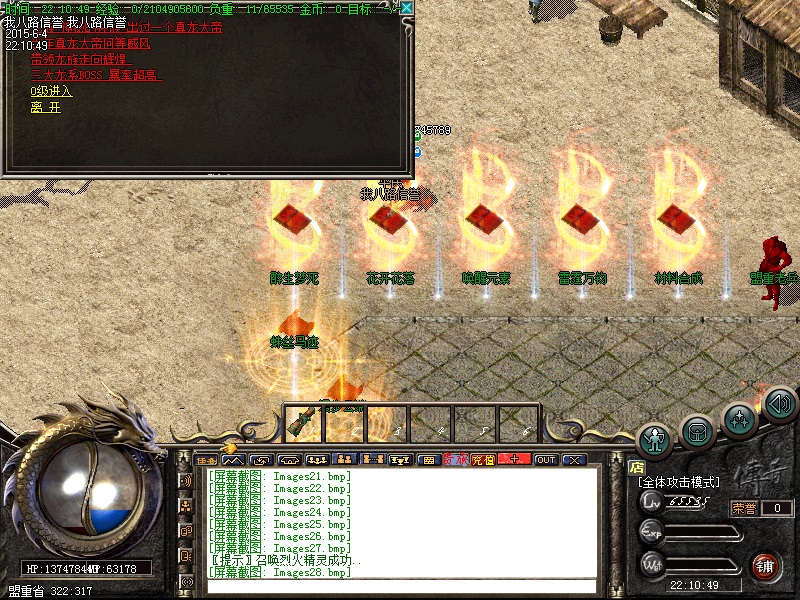The image size is (800, 600).
Task: Switch the 全体攻击模式 attack mode label
Action: [x=679, y=482]
